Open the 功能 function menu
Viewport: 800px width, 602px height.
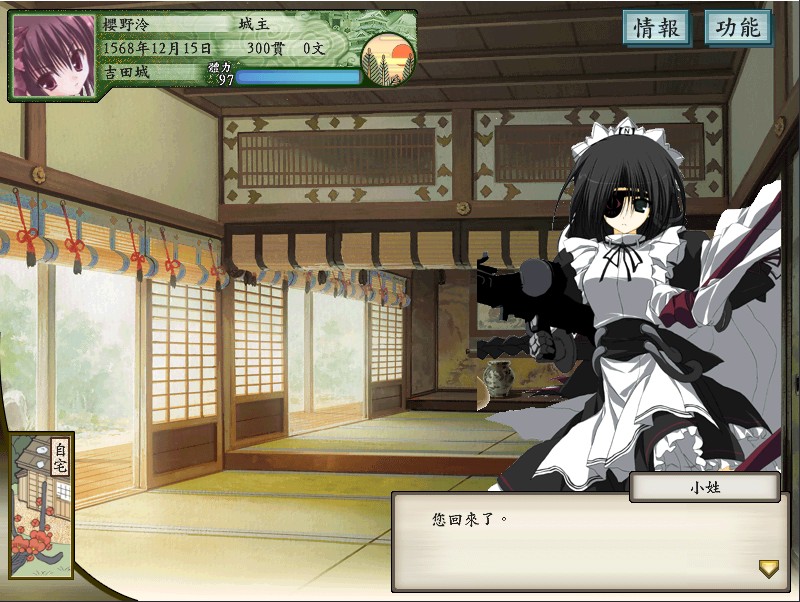(x=738, y=28)
